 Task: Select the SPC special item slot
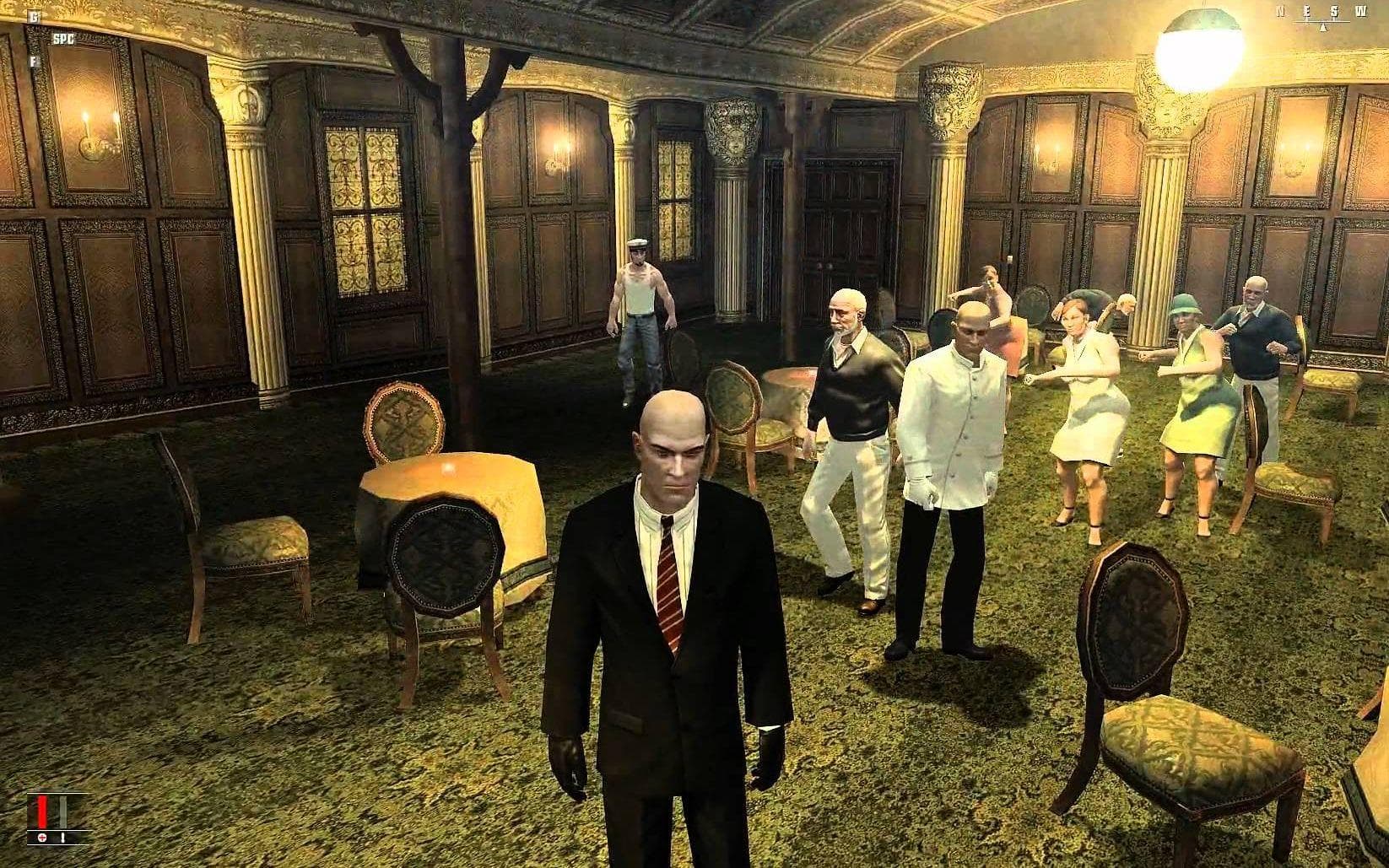tap(64, 39)
